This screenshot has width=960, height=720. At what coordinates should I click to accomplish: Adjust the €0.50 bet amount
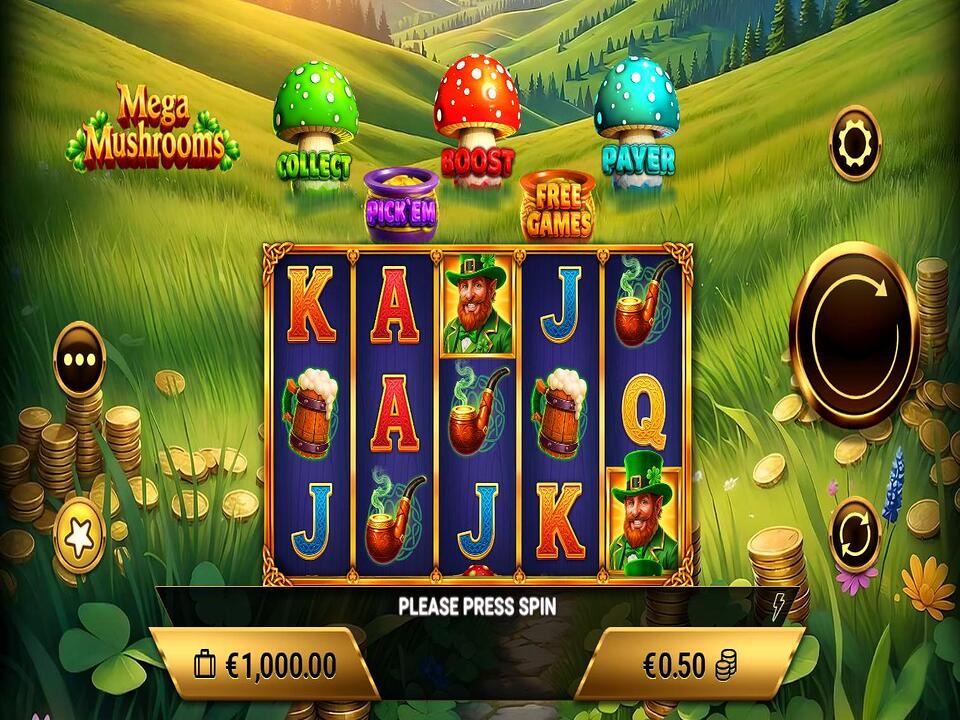pos(688,664)
